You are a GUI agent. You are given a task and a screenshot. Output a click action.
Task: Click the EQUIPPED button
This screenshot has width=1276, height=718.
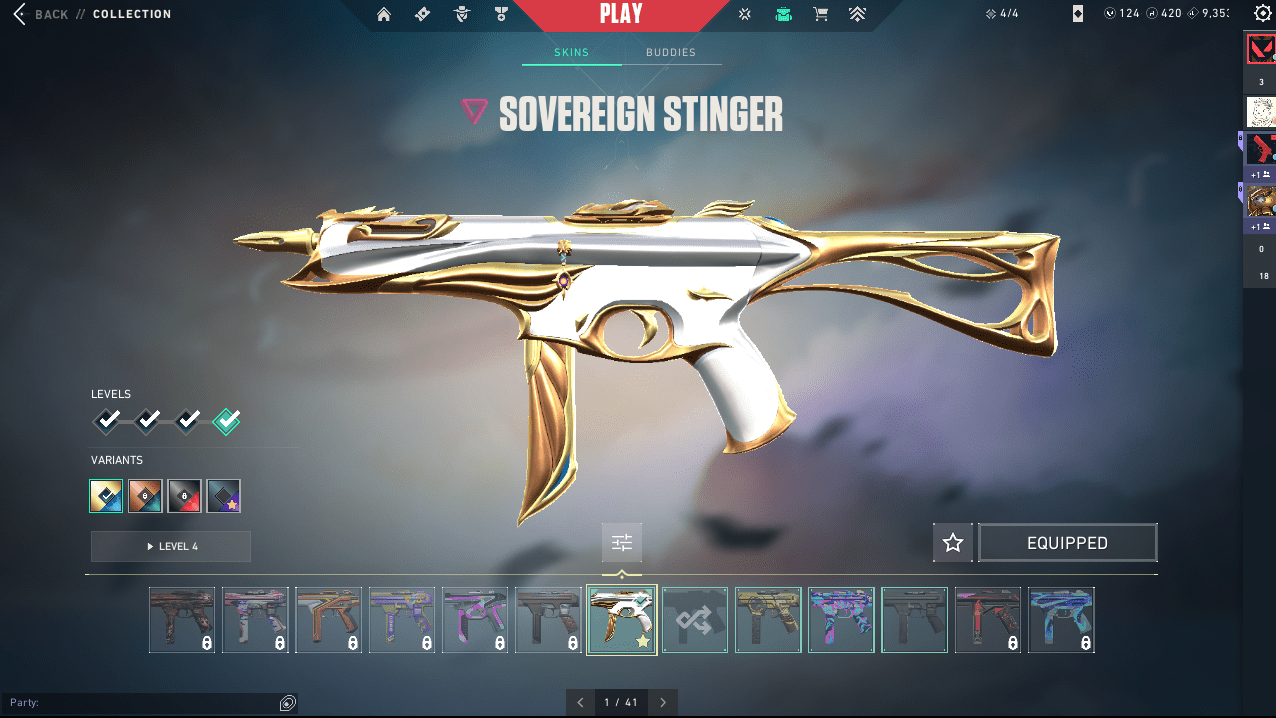1067,543
